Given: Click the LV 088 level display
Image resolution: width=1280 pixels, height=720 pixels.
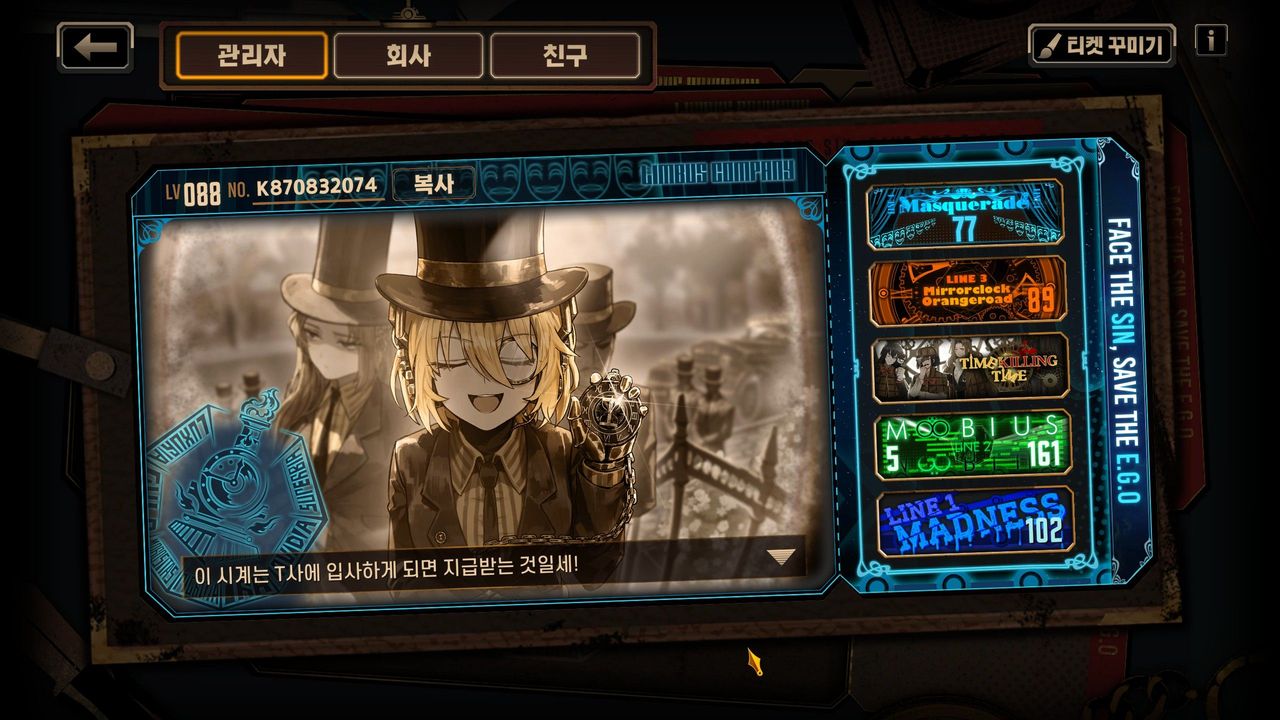Looking at the screenshot, I should [x=193, y=184].
